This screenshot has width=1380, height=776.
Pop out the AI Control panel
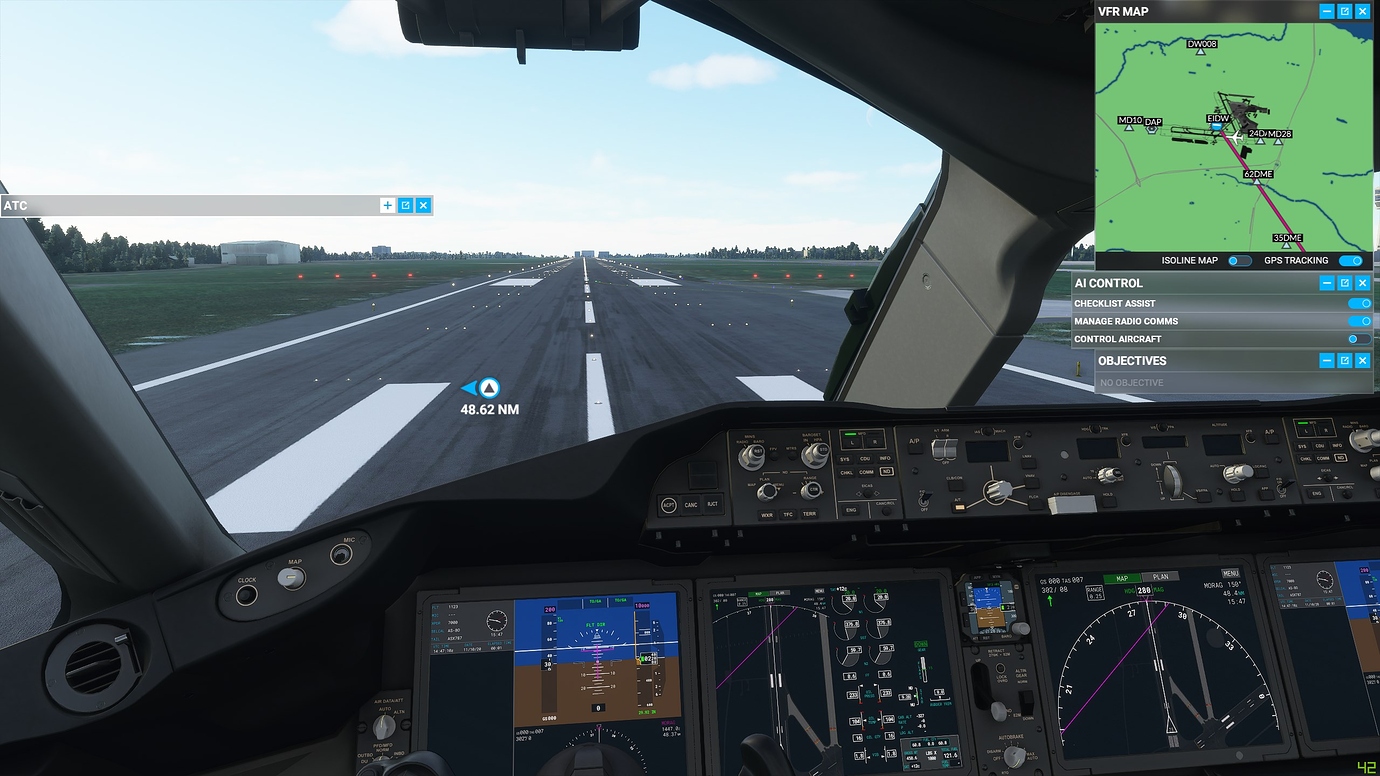1346,282
